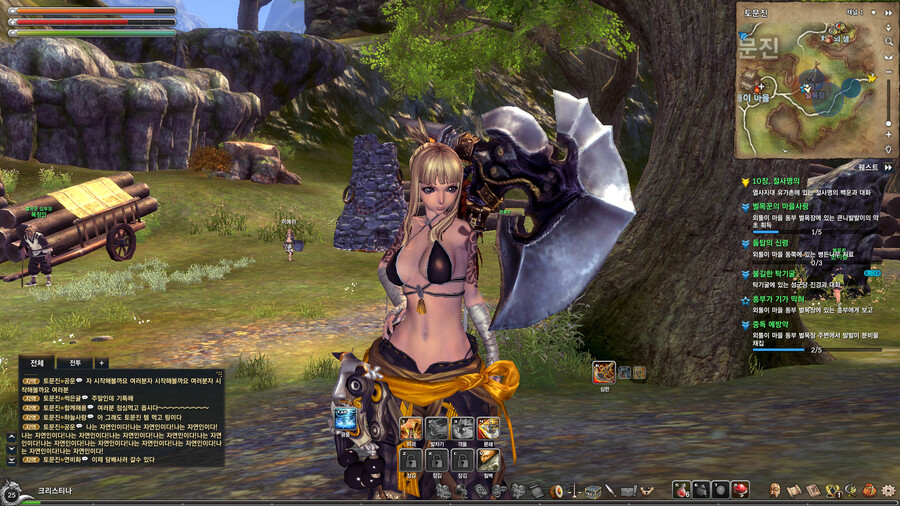Switch to the 전투 chat tab
The image size is (900, 506).
tap(74, 363)
